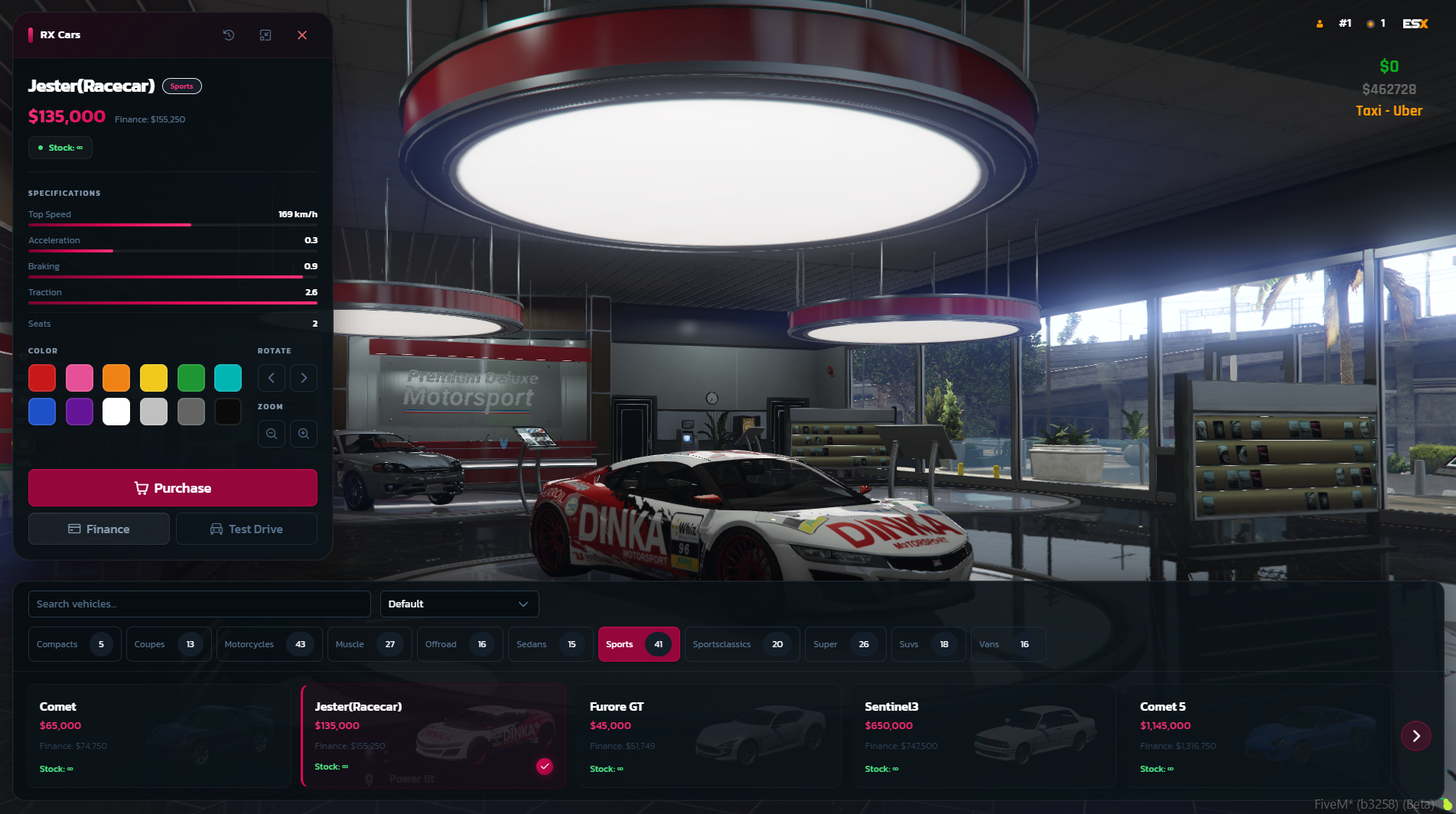Rotate the car right using the right arrow icon

[304, 378]
